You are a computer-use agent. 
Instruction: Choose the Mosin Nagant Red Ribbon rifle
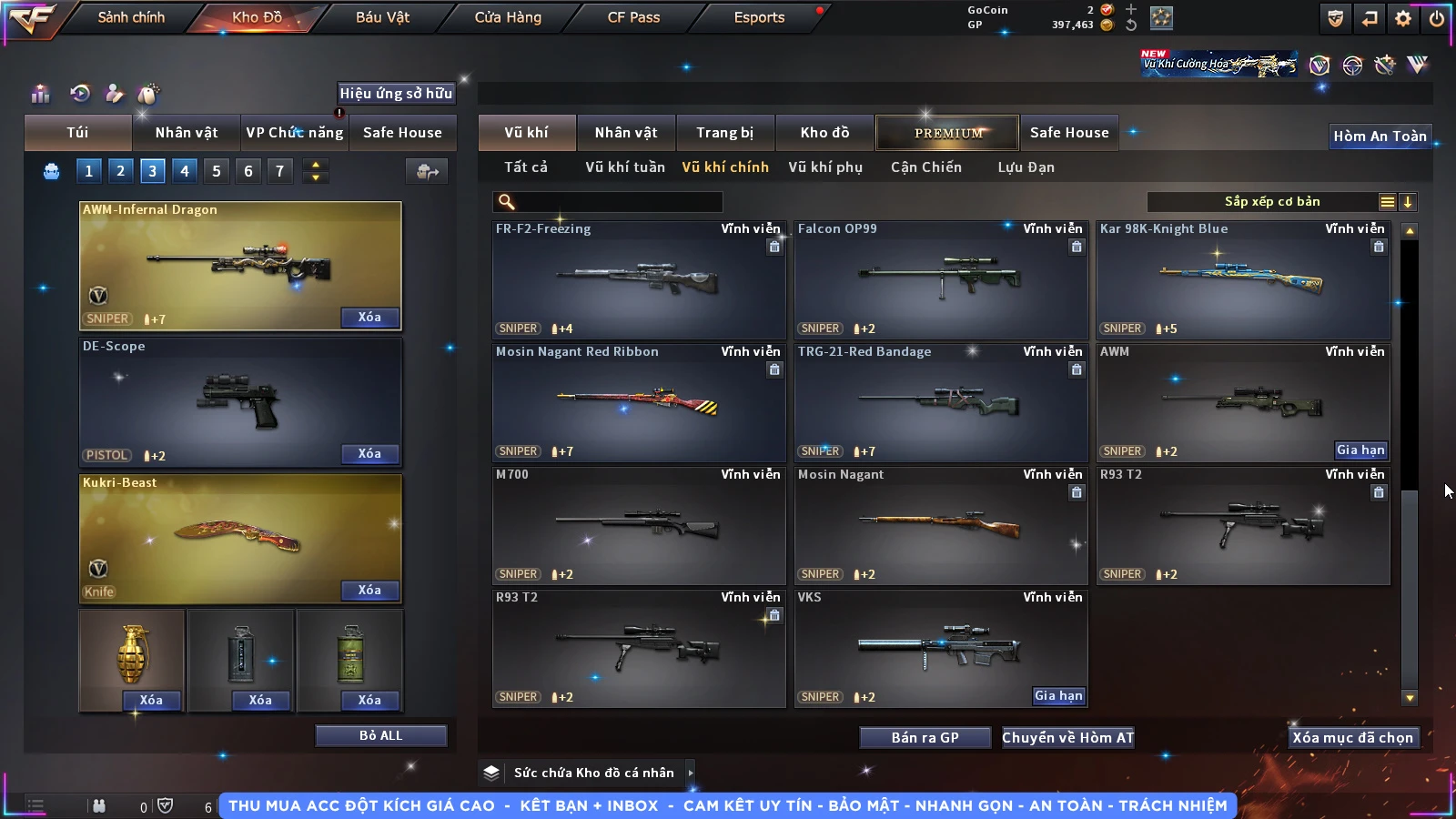click(x=639, y=402)
